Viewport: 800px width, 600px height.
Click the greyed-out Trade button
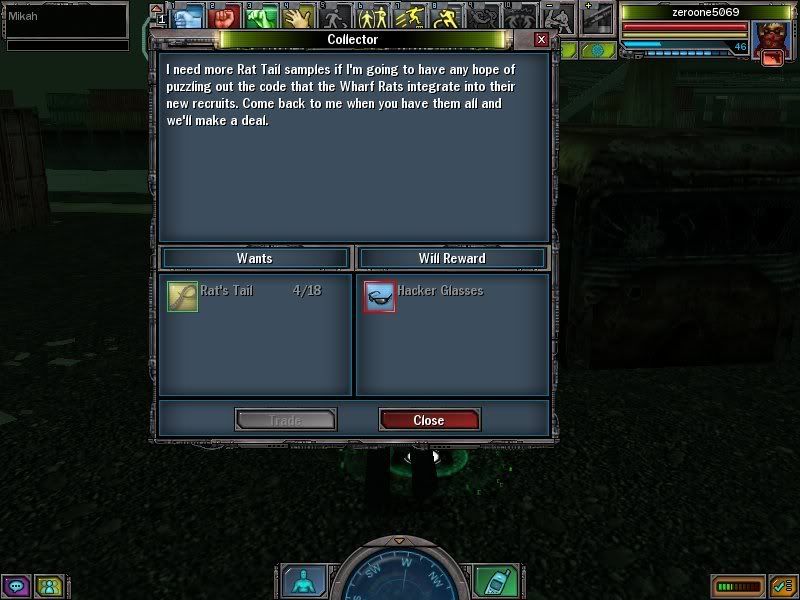285,420
